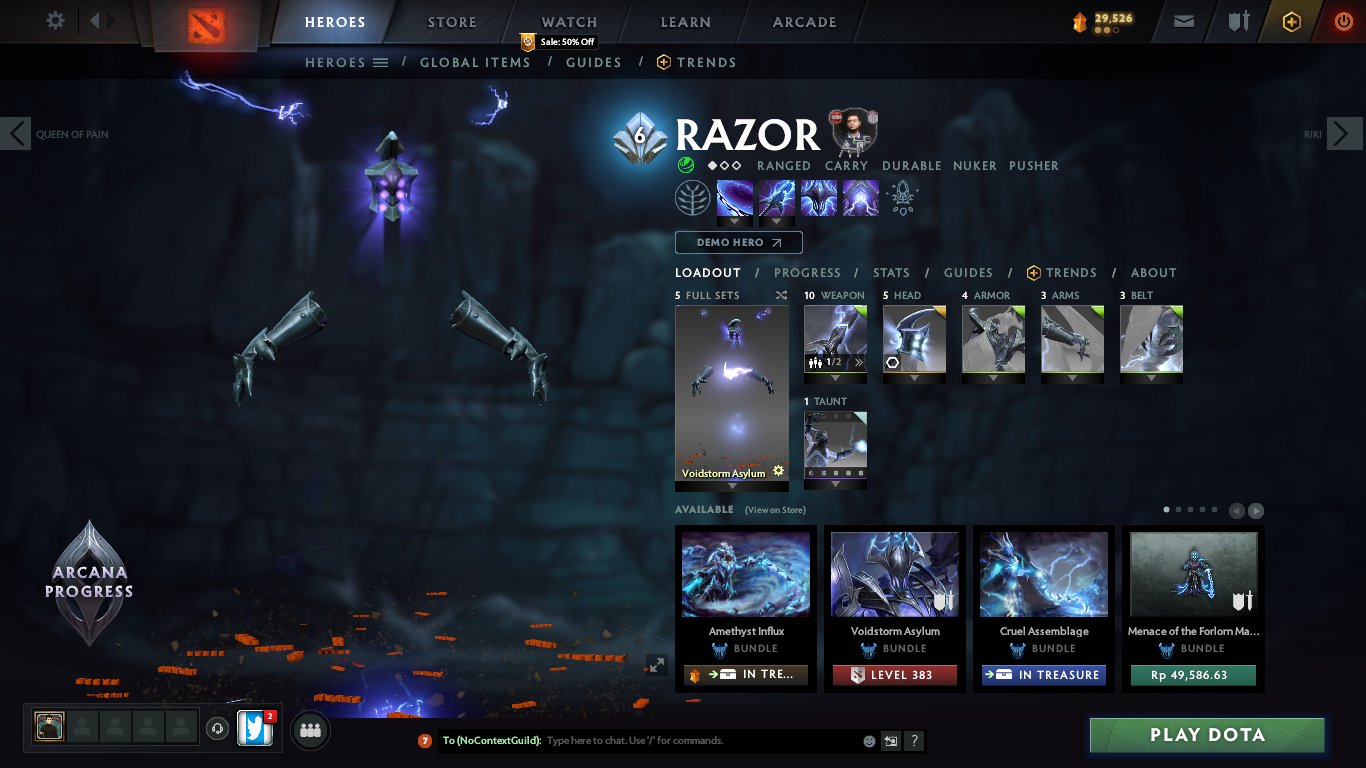Open the settings gear icon
The height and width of the screenshot is (768, 1366).
(55, 20)
